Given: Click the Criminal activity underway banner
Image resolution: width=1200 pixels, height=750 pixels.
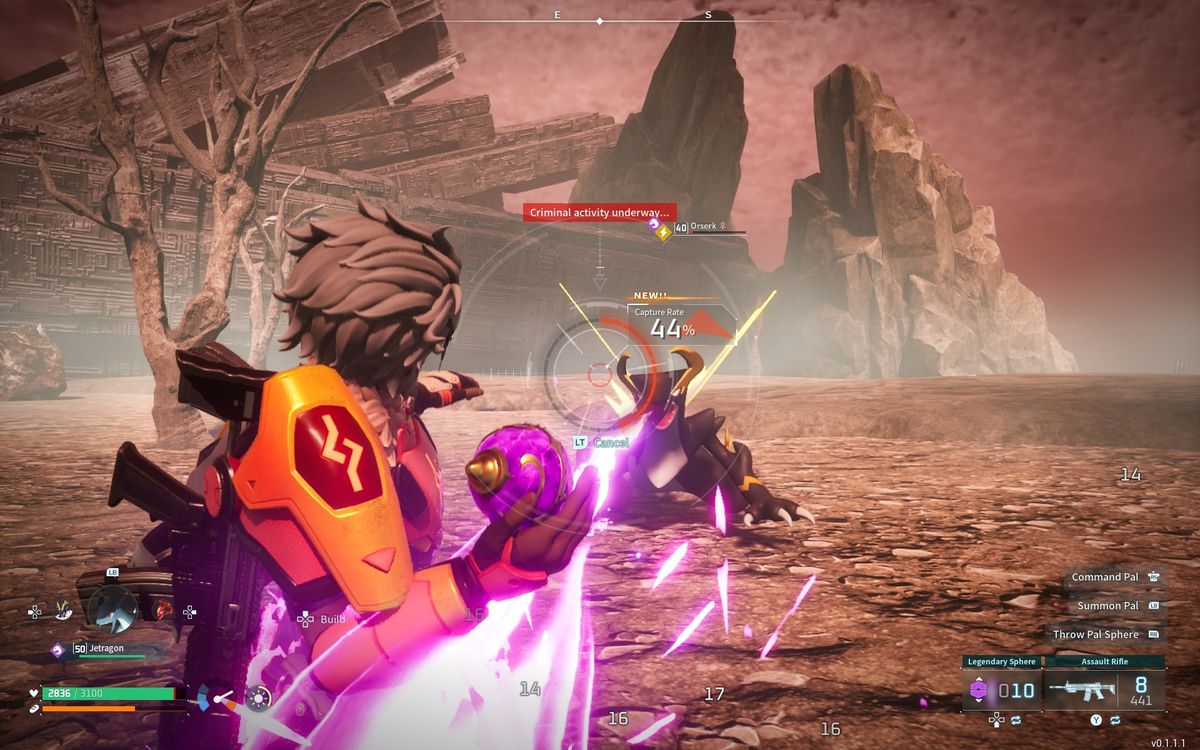Looking at the screenshot, I should tap(599, 212).
